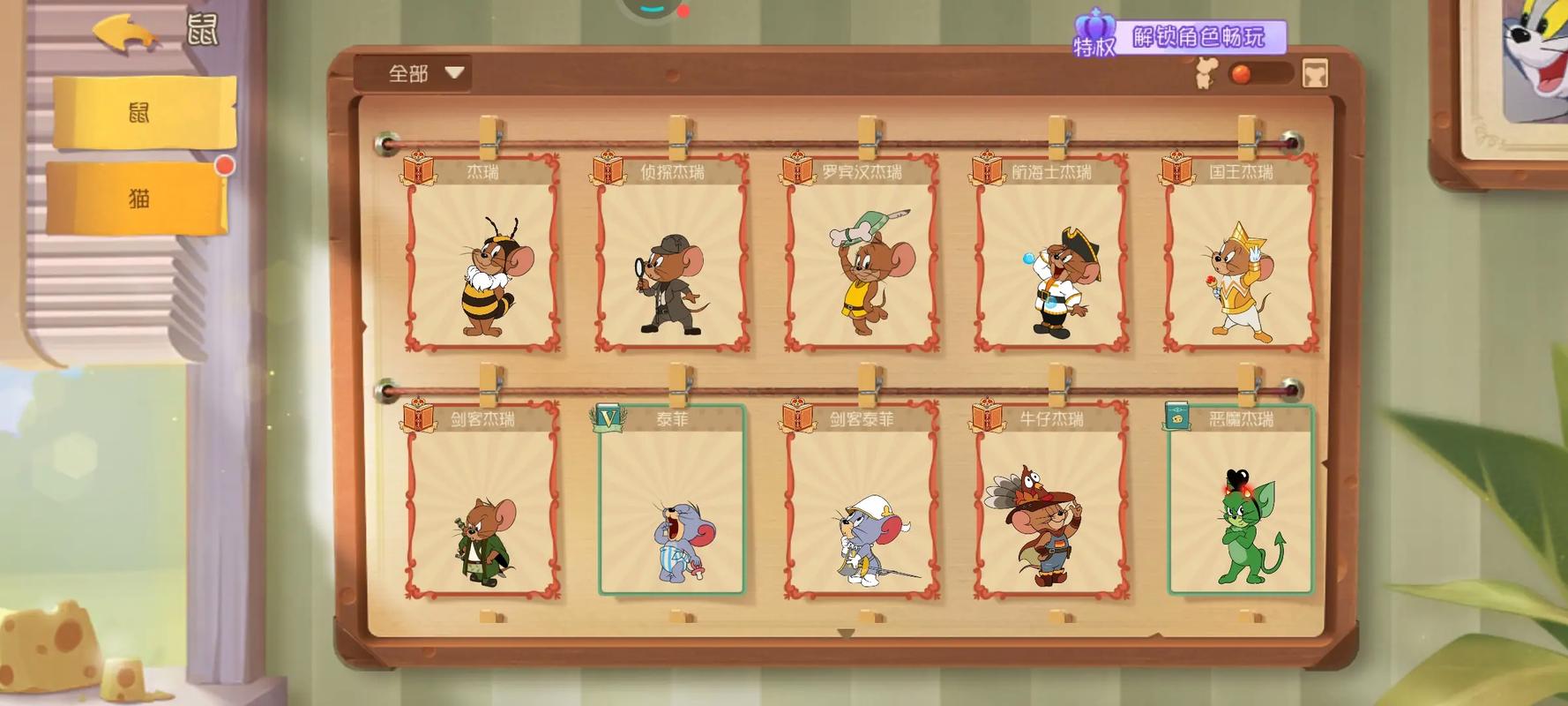
Task: Toggle the mouse/cat switch at top right
Action: coord(1261,74)
